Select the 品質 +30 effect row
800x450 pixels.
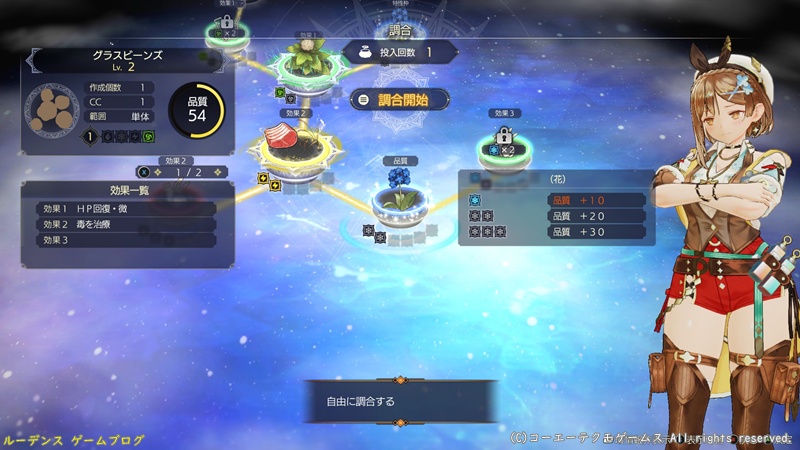click(x=592, y=232)
